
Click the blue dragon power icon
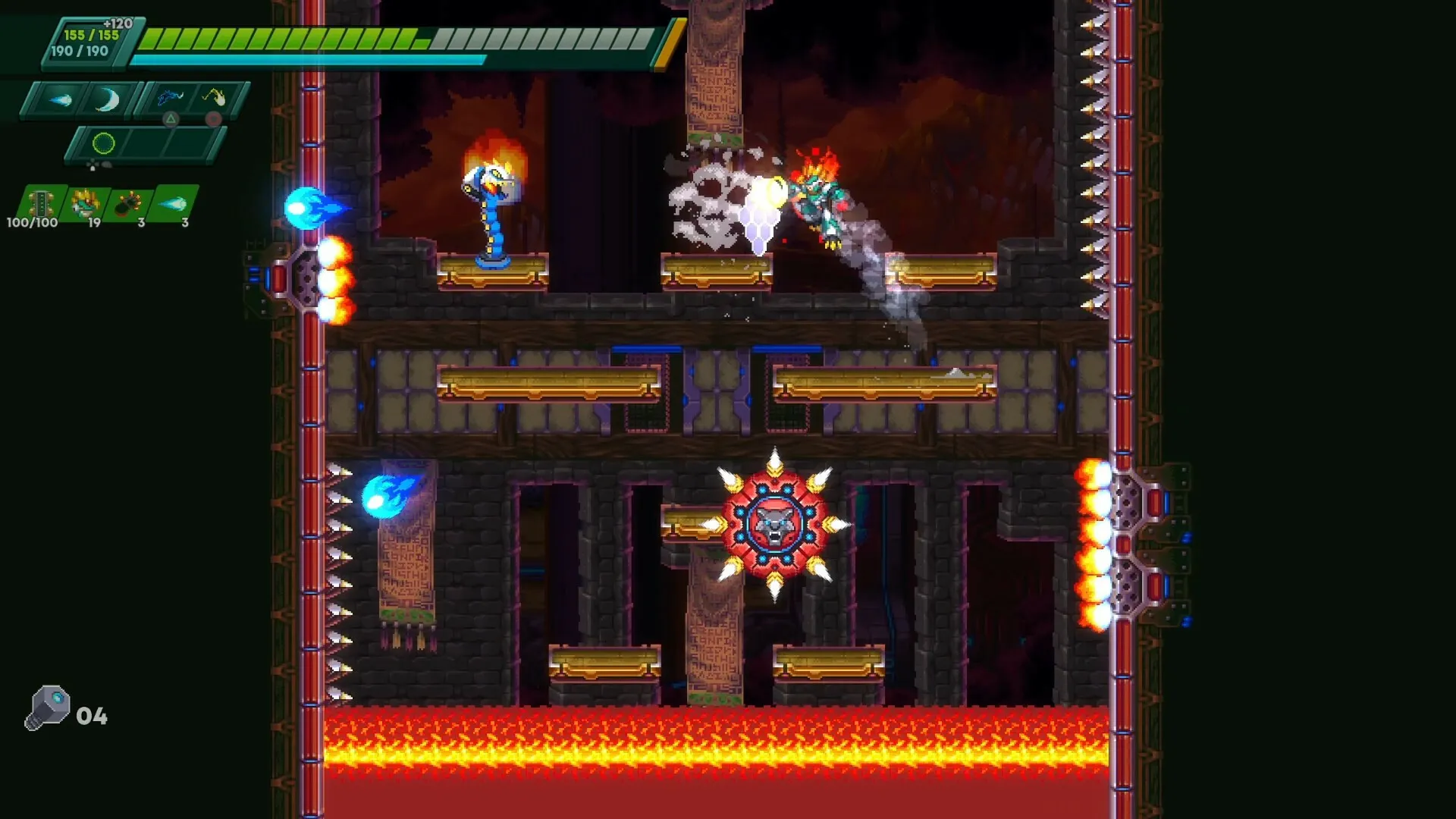pos(171,96)
